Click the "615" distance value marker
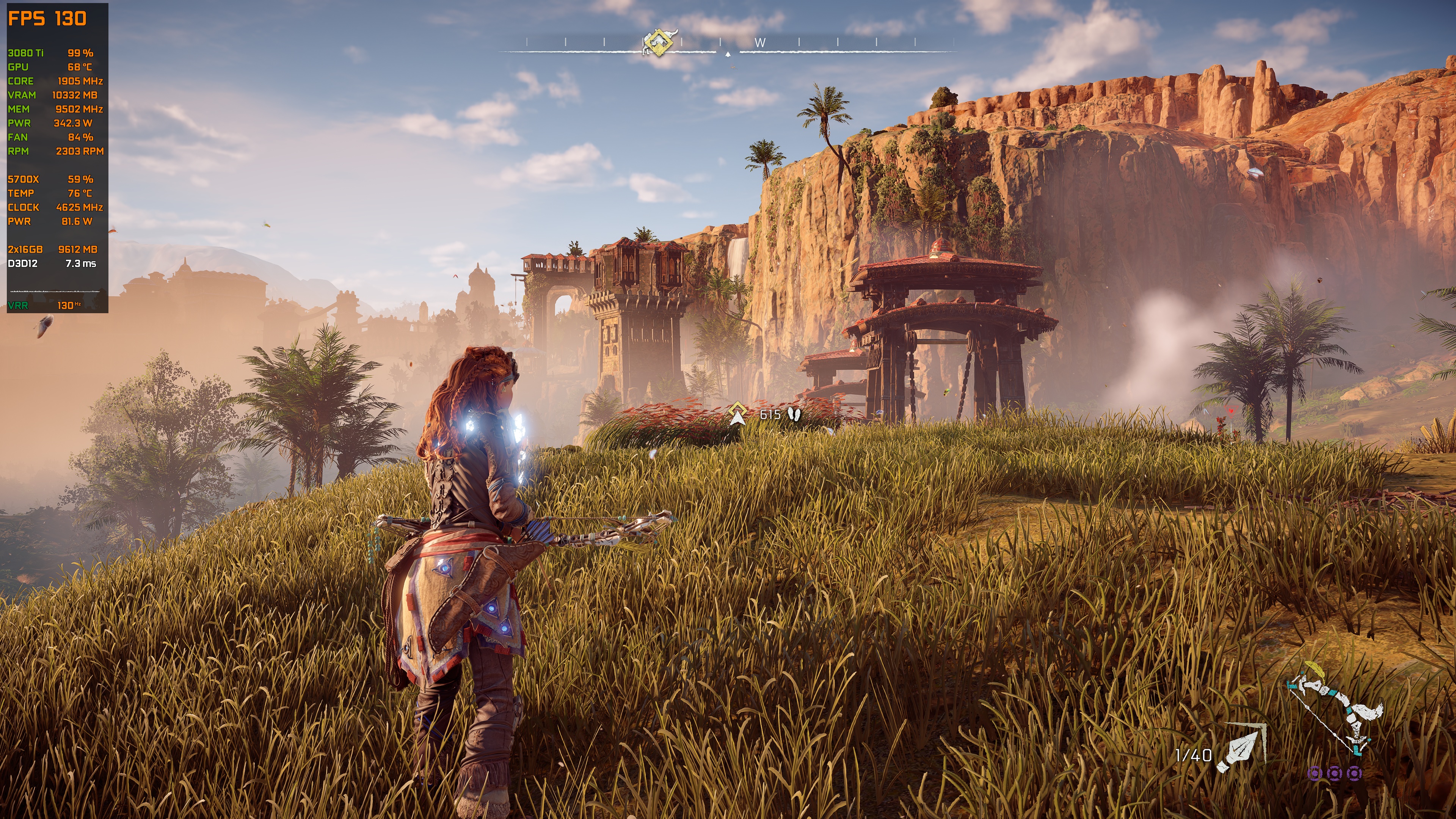 pos(770,414)
